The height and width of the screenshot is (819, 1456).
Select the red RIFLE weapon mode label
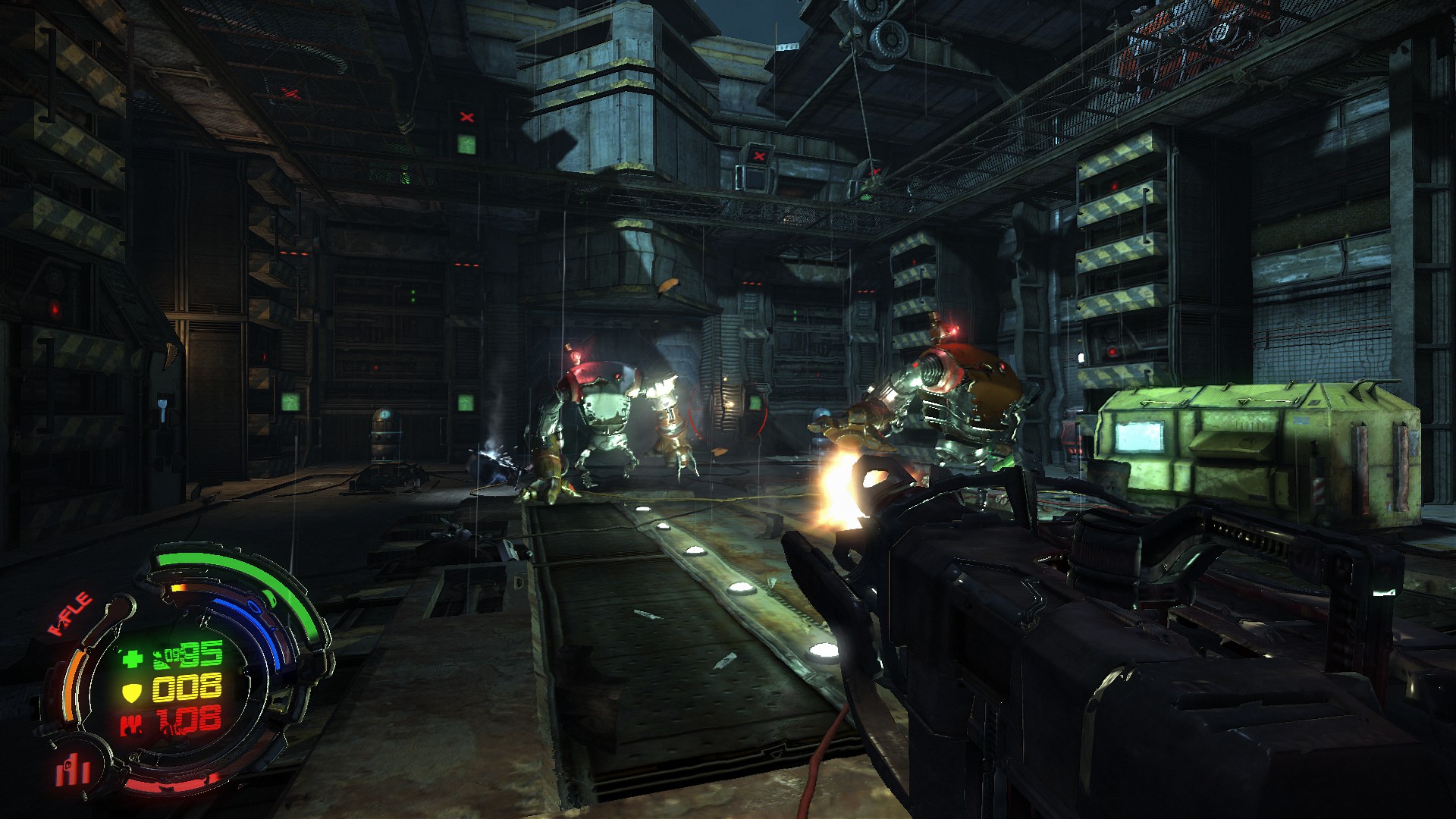point(71,613)
